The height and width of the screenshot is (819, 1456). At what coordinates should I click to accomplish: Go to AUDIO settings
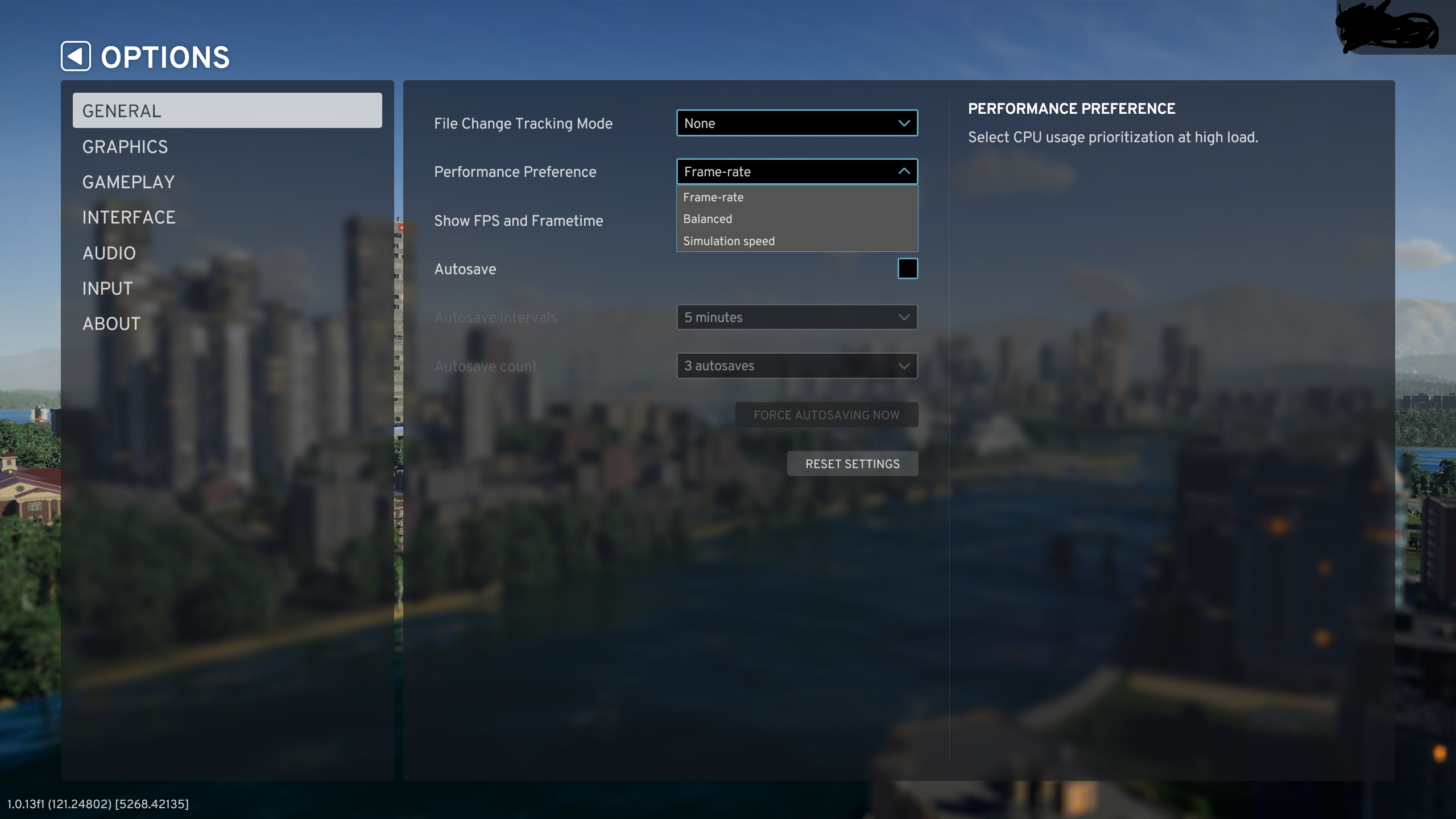pos(109,253)
